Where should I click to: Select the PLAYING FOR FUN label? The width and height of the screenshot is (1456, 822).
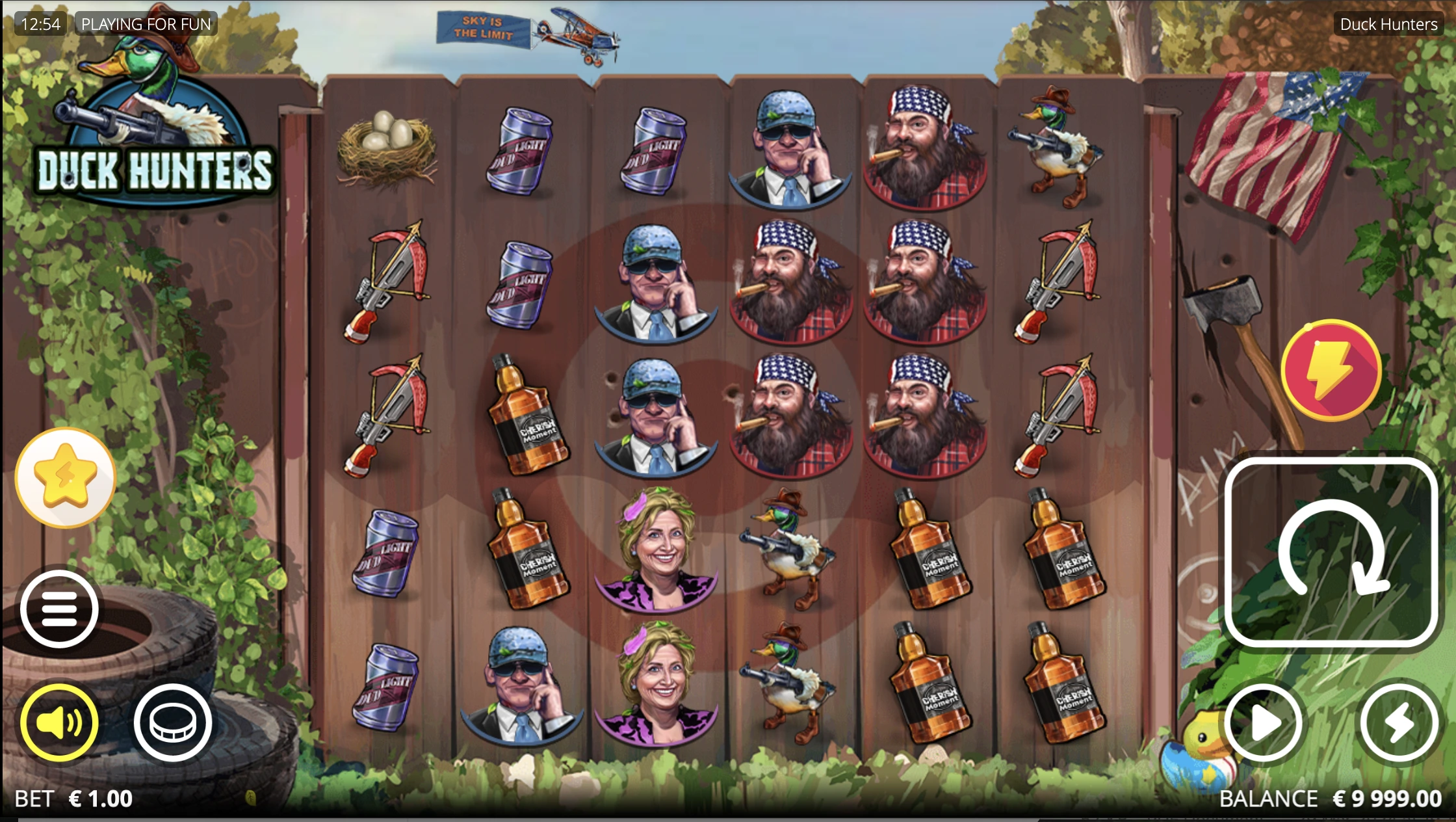pyautogui.click(x=146, y=24)
